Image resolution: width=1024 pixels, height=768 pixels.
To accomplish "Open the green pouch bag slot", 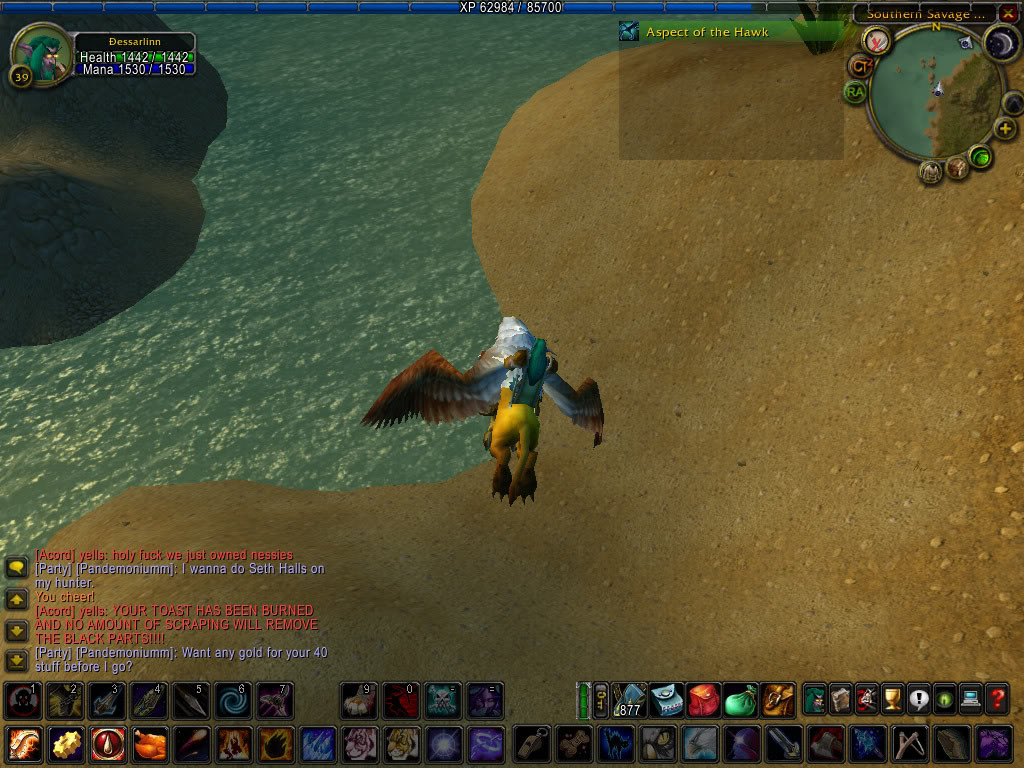I will click(x=740, y=700).
